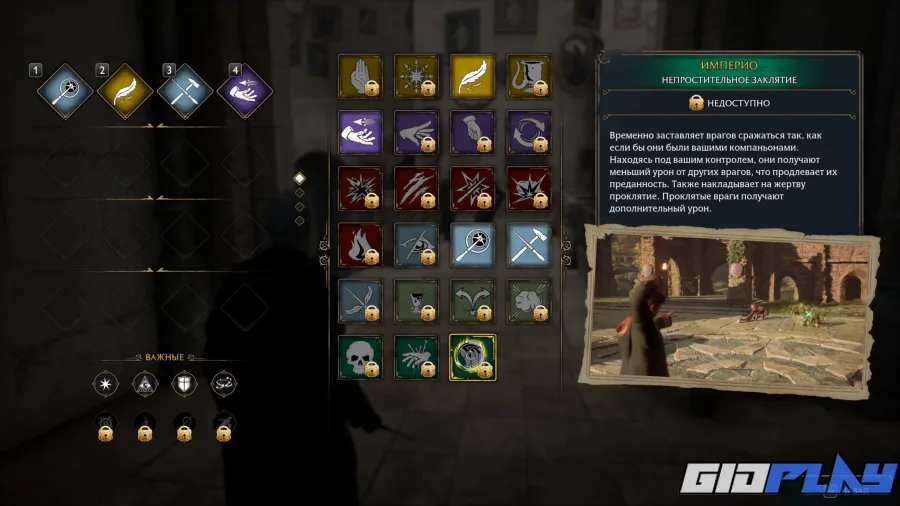Choose the locked jug Transformation spell
The image size is (900, 506).
click(x=528, y=77)
